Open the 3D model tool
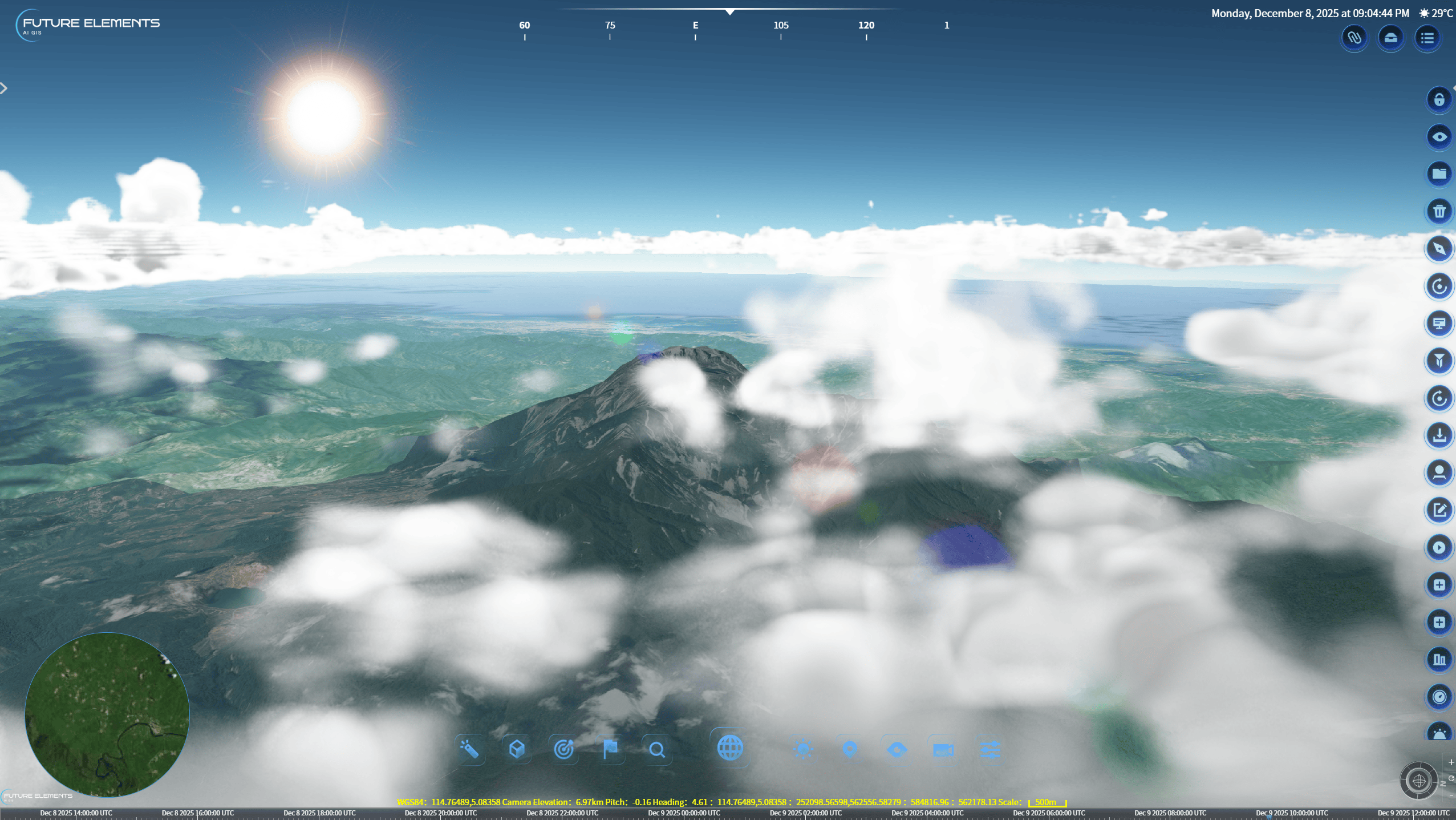The width and height of the screenshot is (1456, 820). [x=516, y=748]
